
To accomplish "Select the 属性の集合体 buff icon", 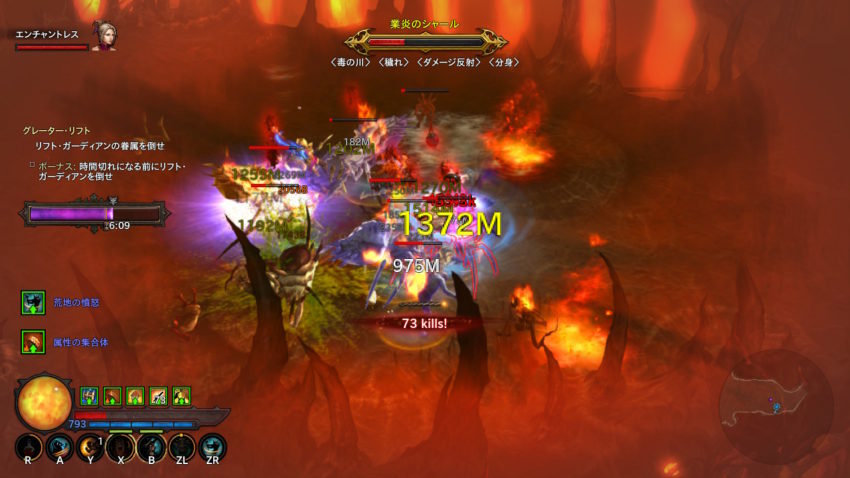I will click(x=34, y=342).
